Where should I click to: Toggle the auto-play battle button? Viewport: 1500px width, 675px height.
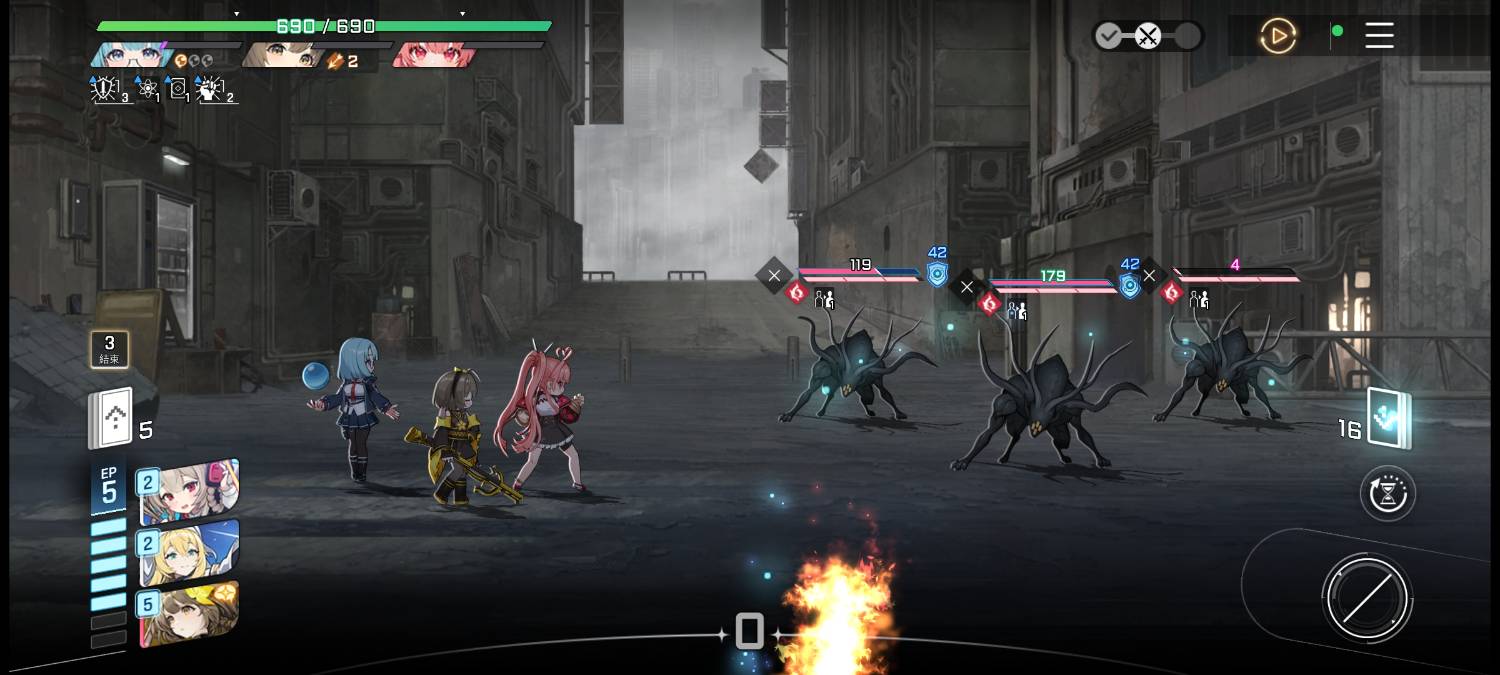[1277, 37]
